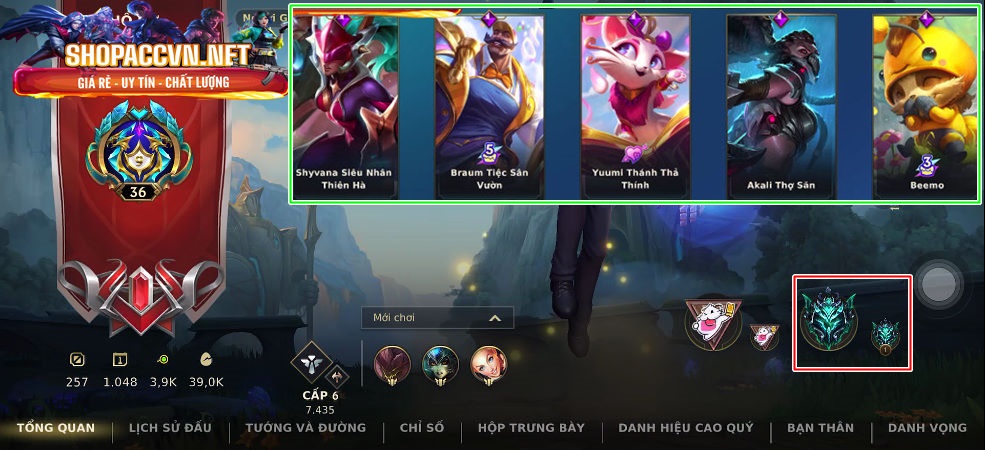This screenshot has height=450, width=985.
Task: Show the Chỉ Số tab
Action: point(421,428)
